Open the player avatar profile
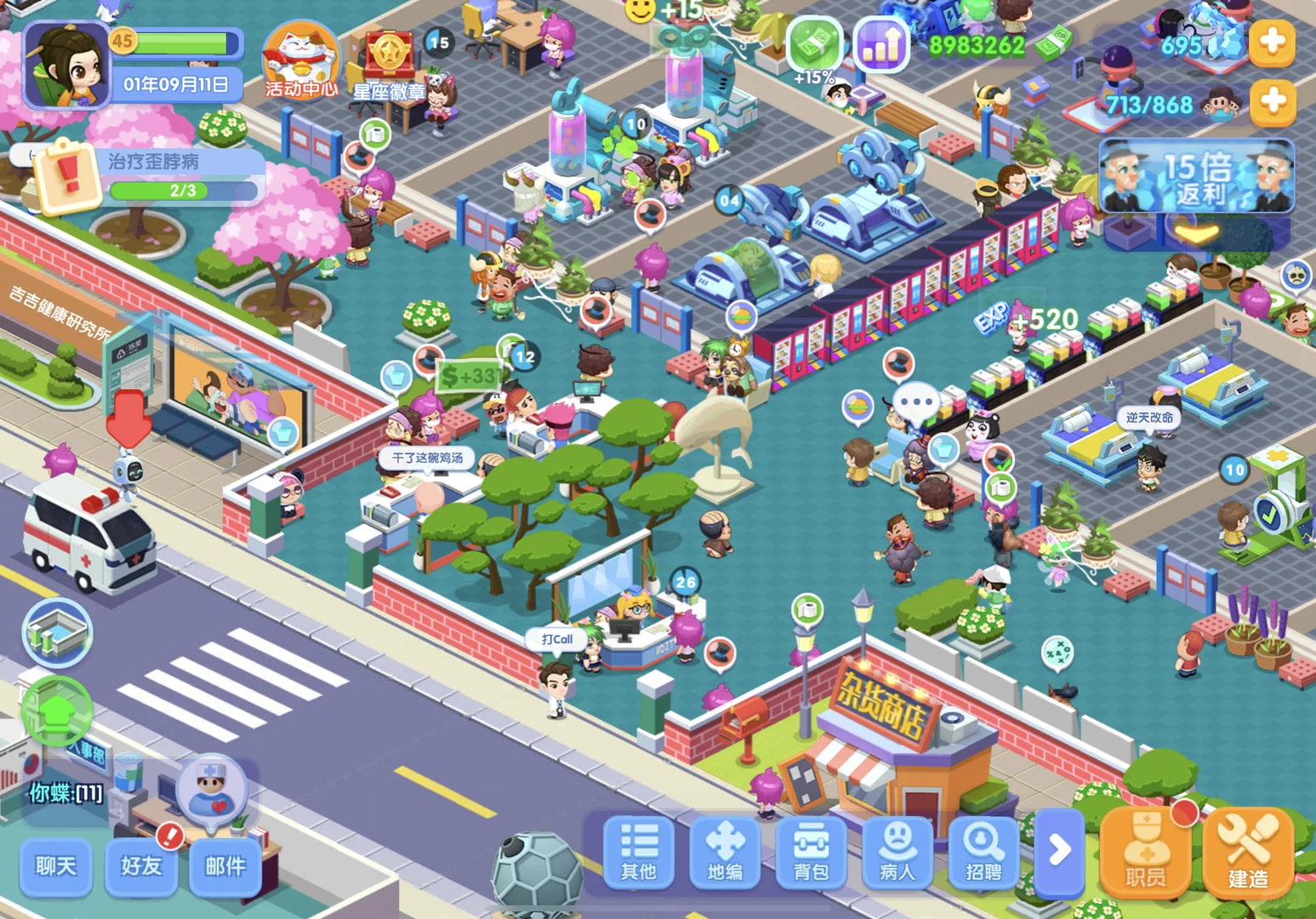Viewport: 1316px width, 919px height. coord(66,66)
